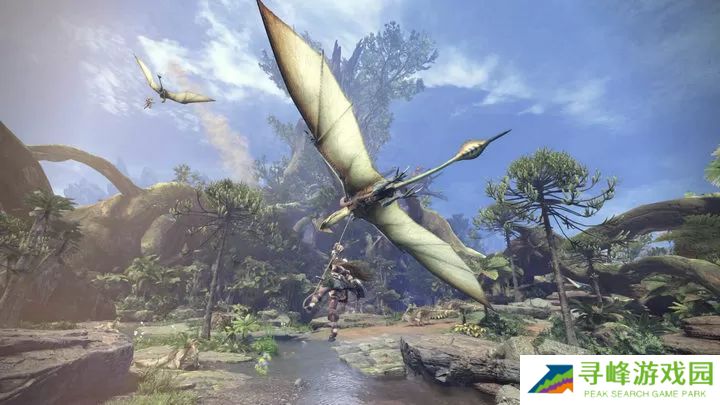Click the 寻峰游戏园 Peak Search Game Park logo
This screenshot has height=405, width=720.
click(x=620, y=380)
